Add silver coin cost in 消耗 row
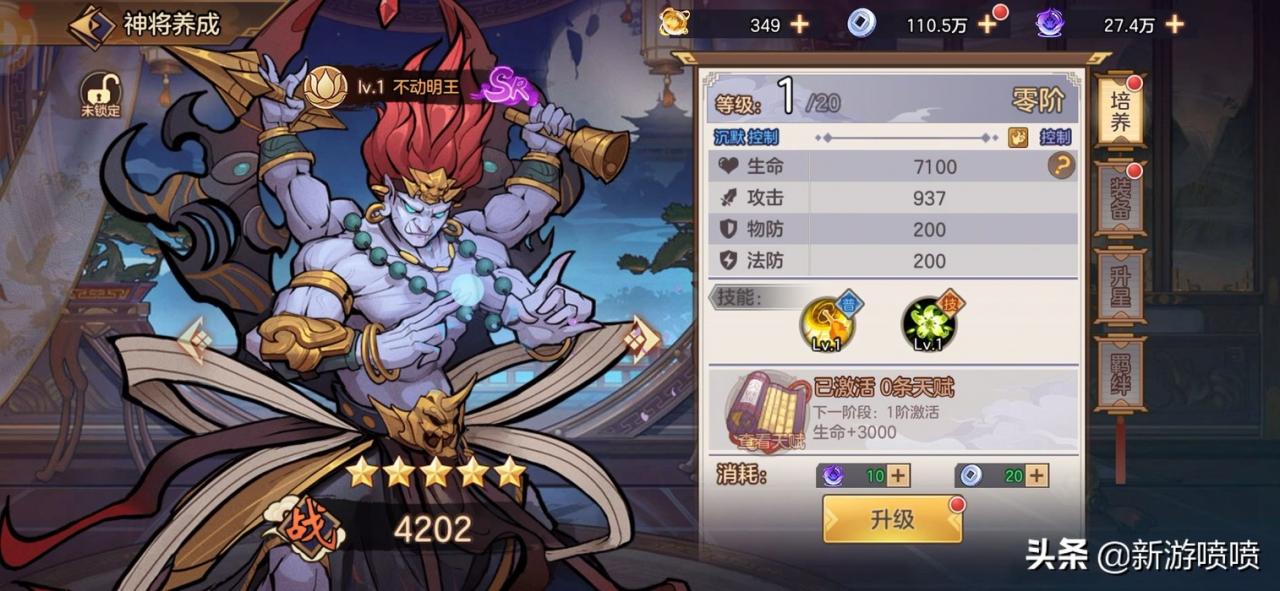Screen dimensions: 1280x591 click(x=1037, y=476)
